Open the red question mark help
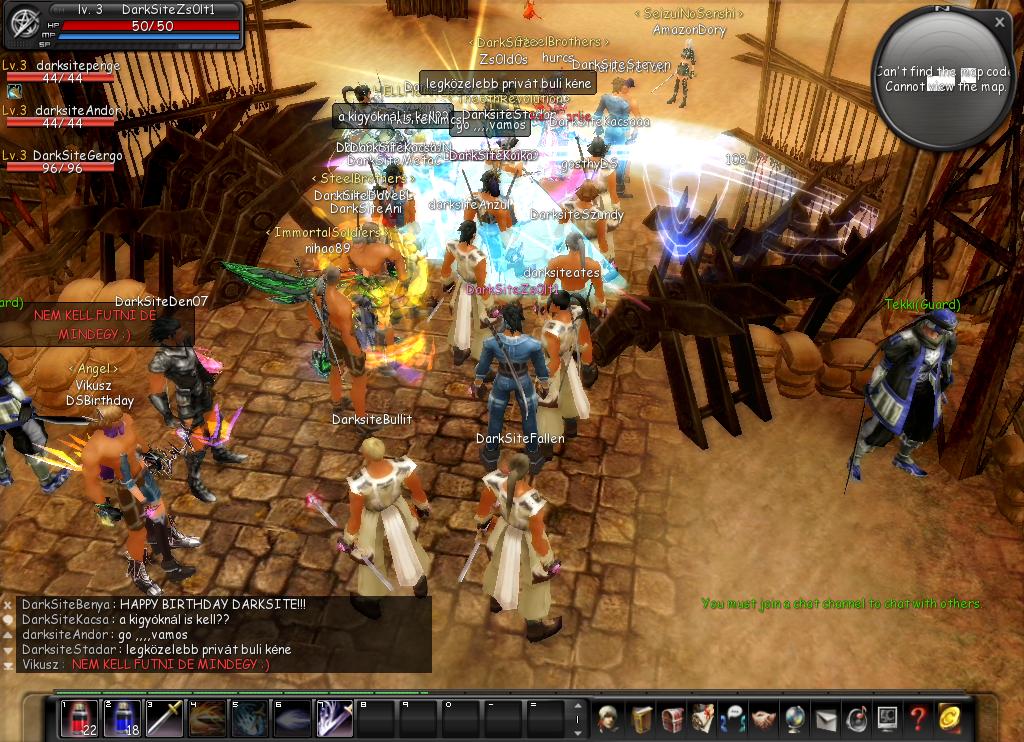This screenshot has height=742, width=1024. [x=918, y=718]
